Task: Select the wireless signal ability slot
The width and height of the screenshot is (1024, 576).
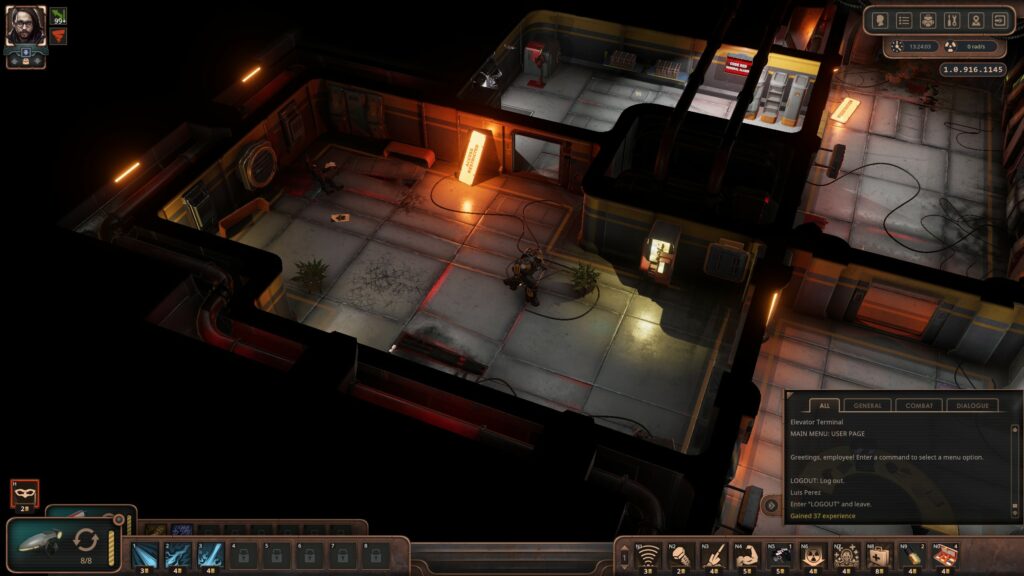Action: pos(648,553)
